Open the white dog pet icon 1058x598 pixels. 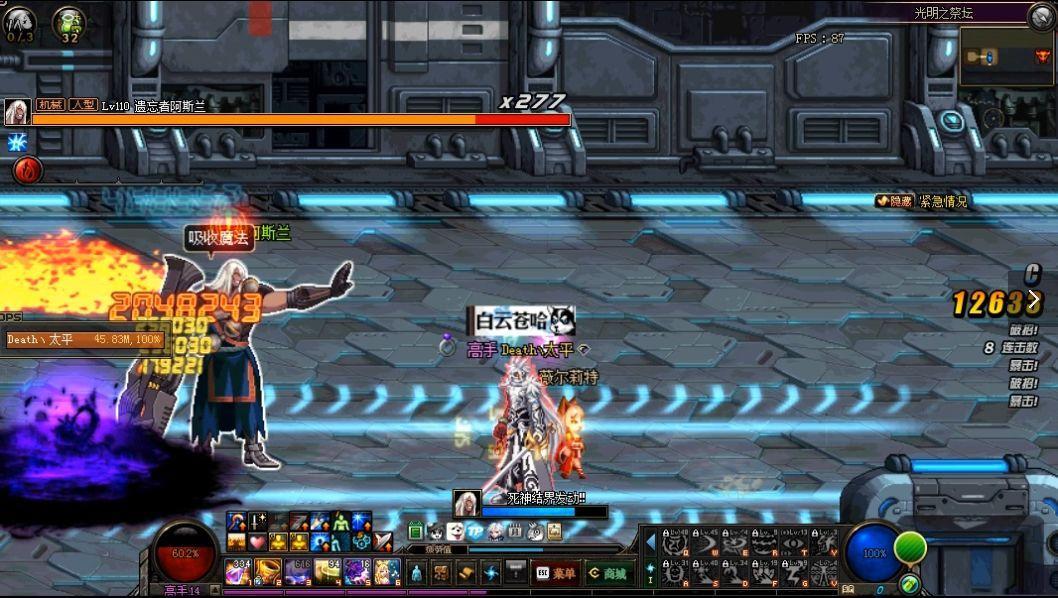(455, 531)
